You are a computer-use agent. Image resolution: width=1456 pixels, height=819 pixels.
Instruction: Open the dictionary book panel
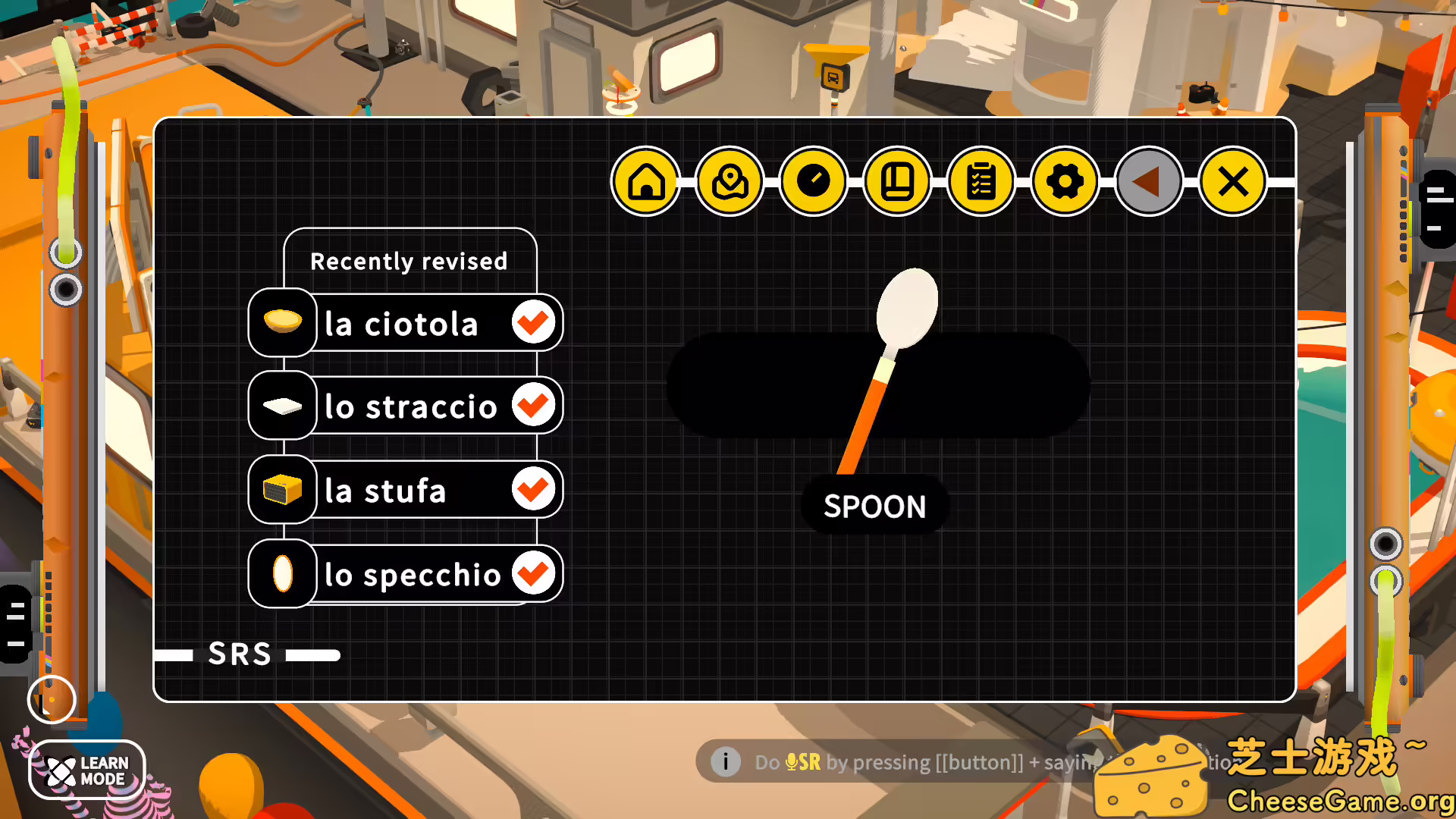(x=898, y=182)
